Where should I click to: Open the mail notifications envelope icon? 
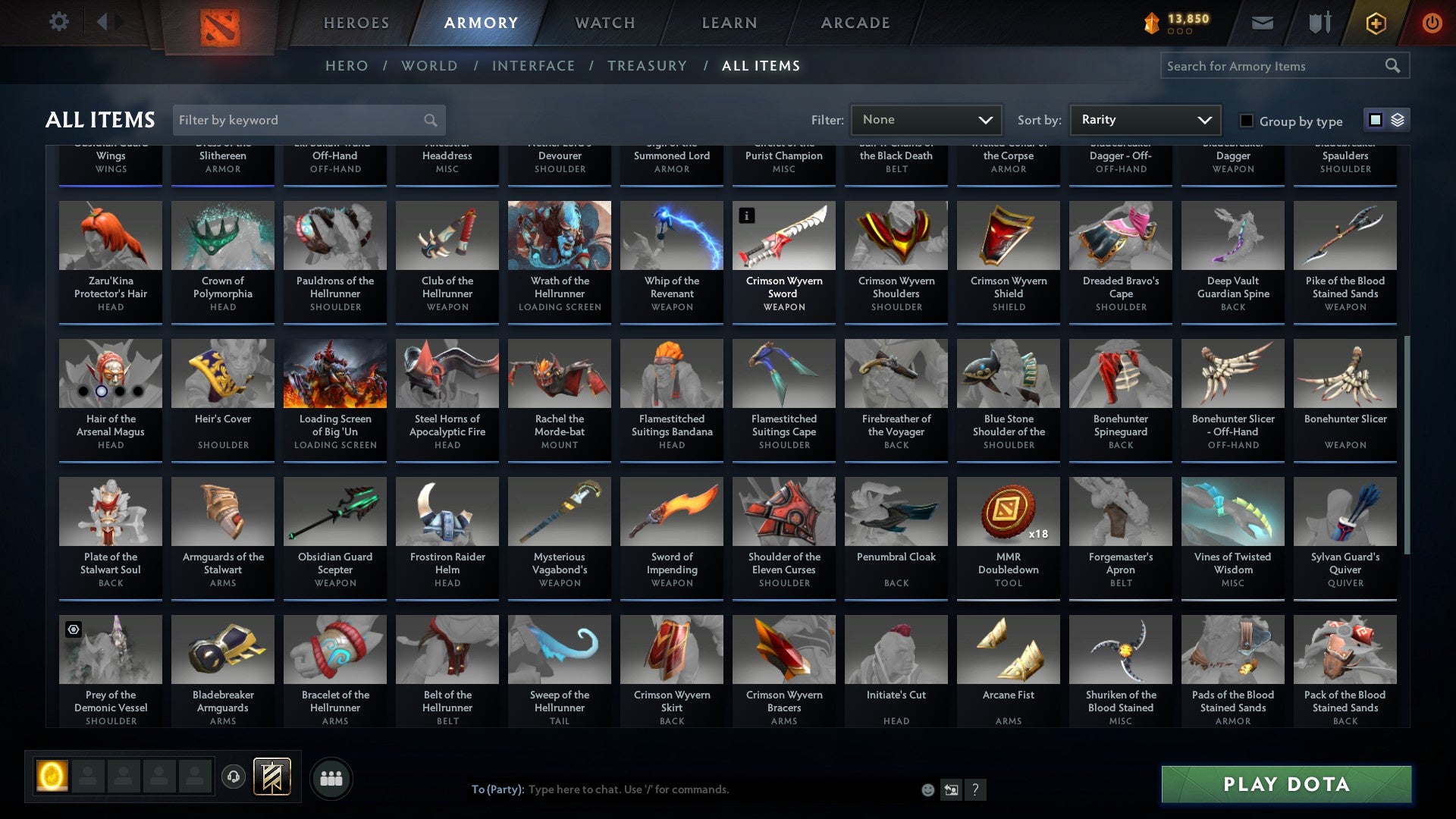click(x=1262, y=23)
